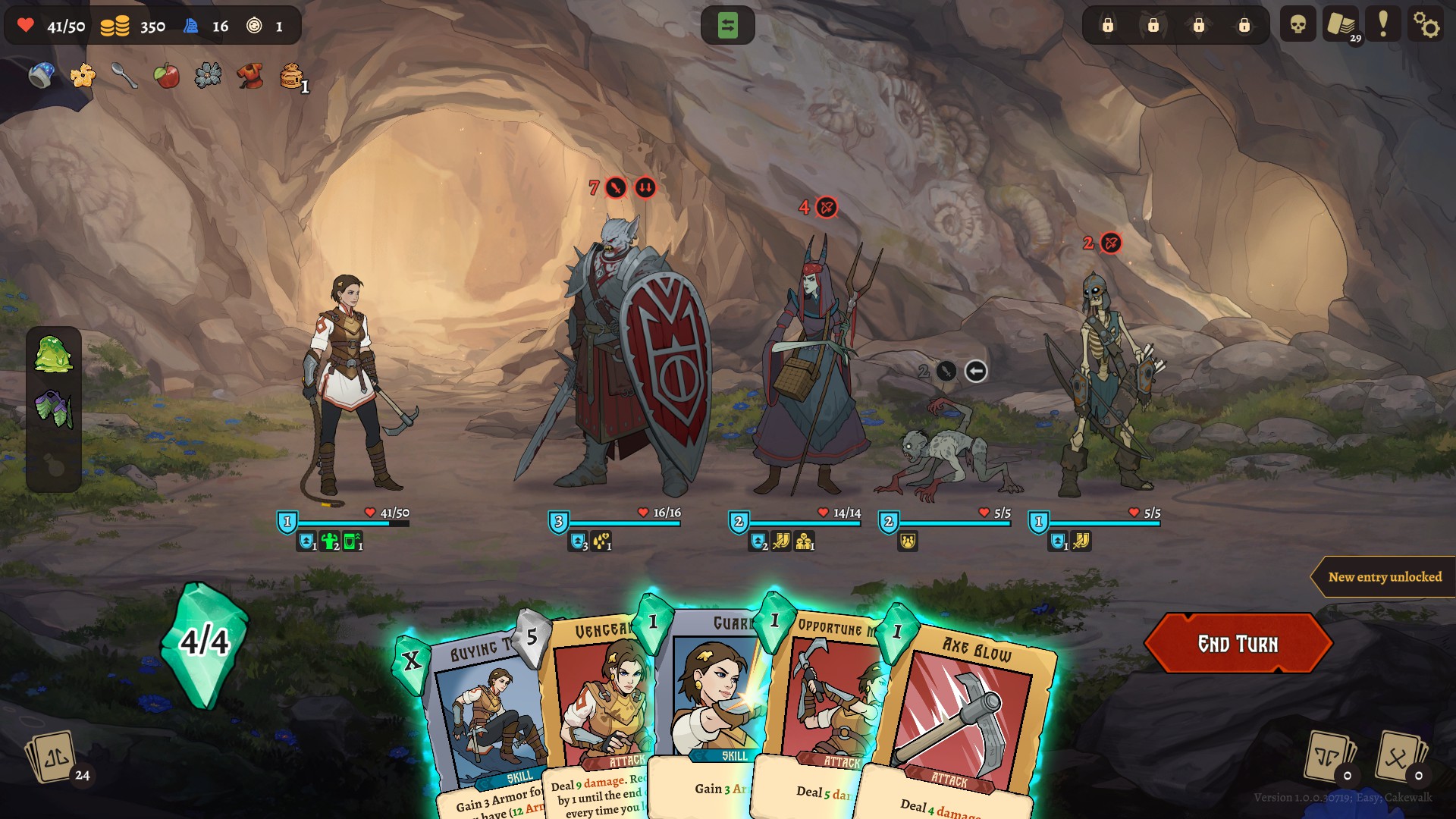Inspect the blue-gem ring relic

pyautogui.click(x=41, y=75)
